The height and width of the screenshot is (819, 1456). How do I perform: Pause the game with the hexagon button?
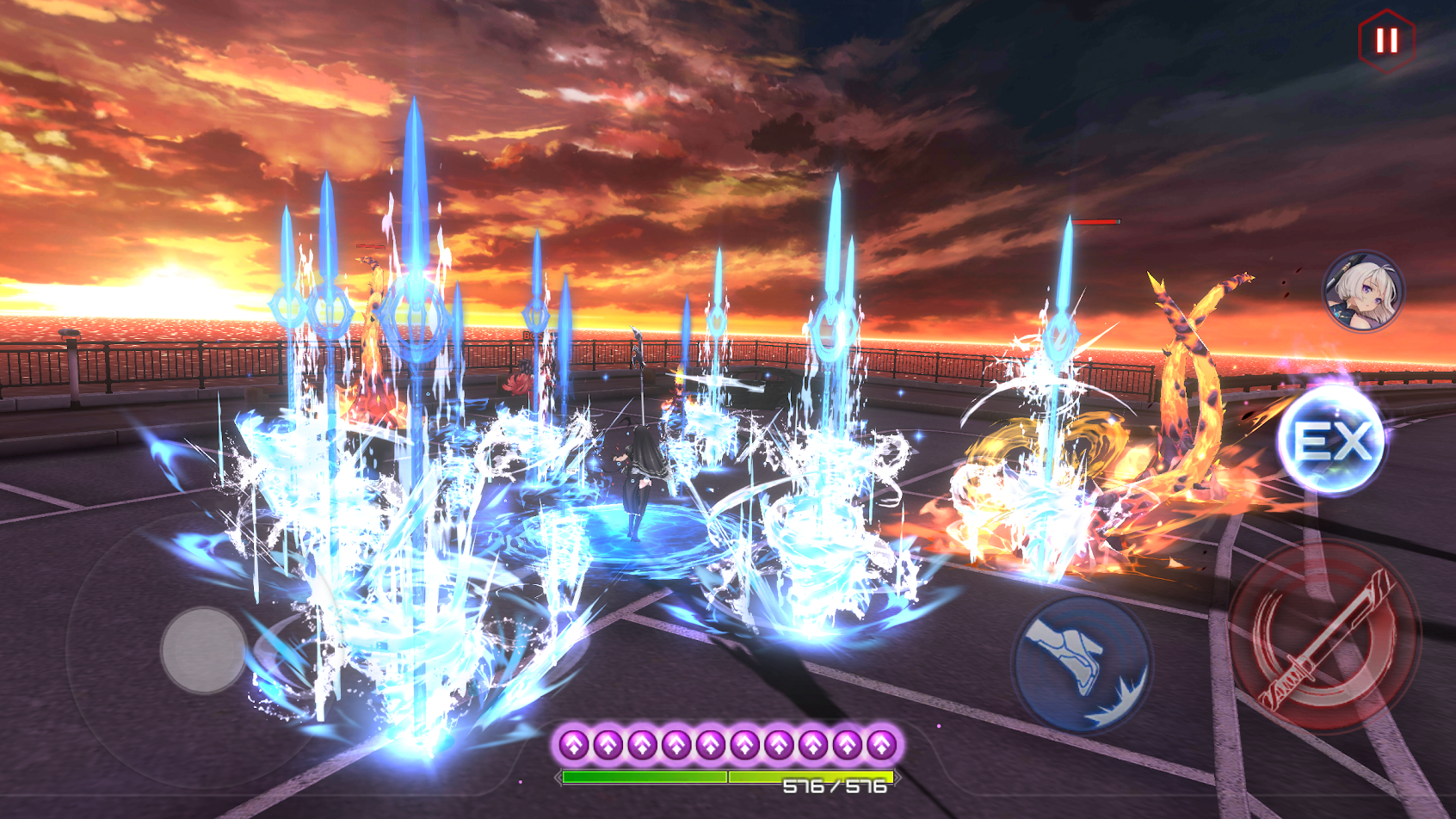[1386, 40]
